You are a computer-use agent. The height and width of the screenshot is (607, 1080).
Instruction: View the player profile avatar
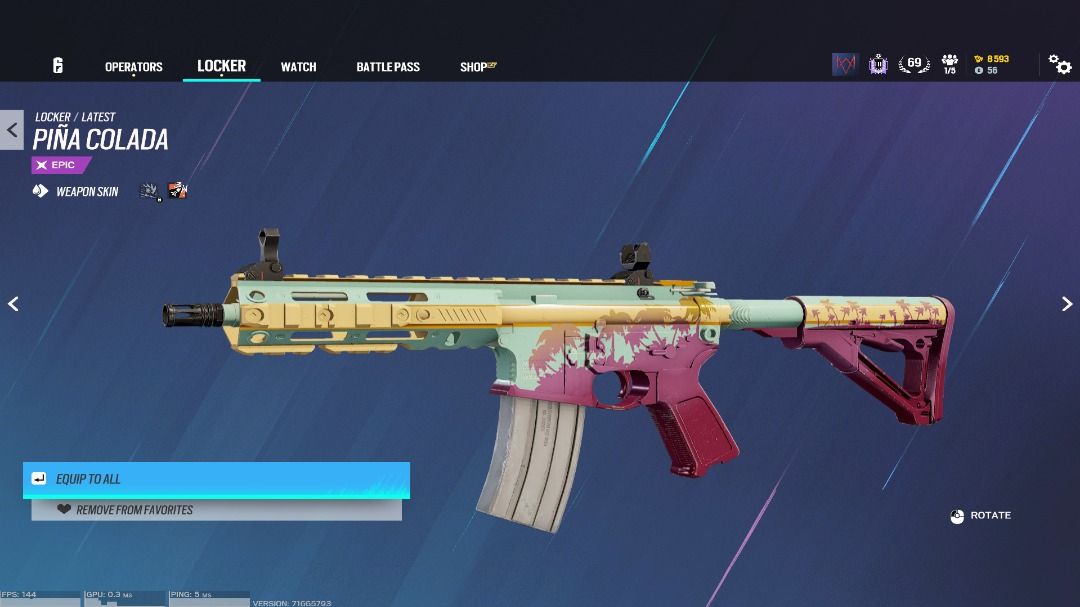[x=845, y=65]
